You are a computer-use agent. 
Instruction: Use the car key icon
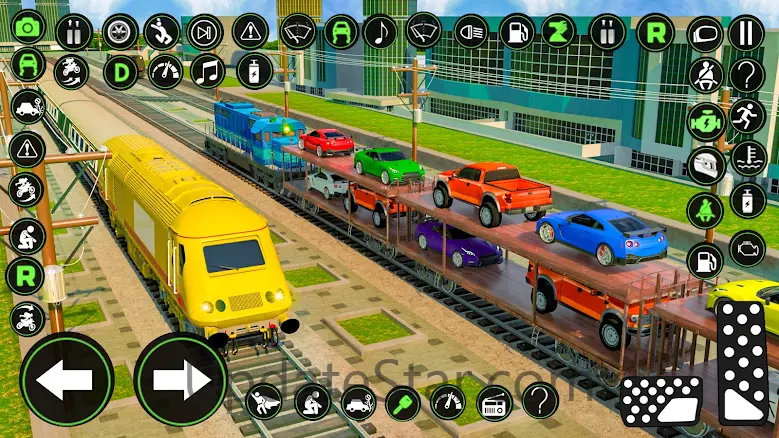coord(402,403)
